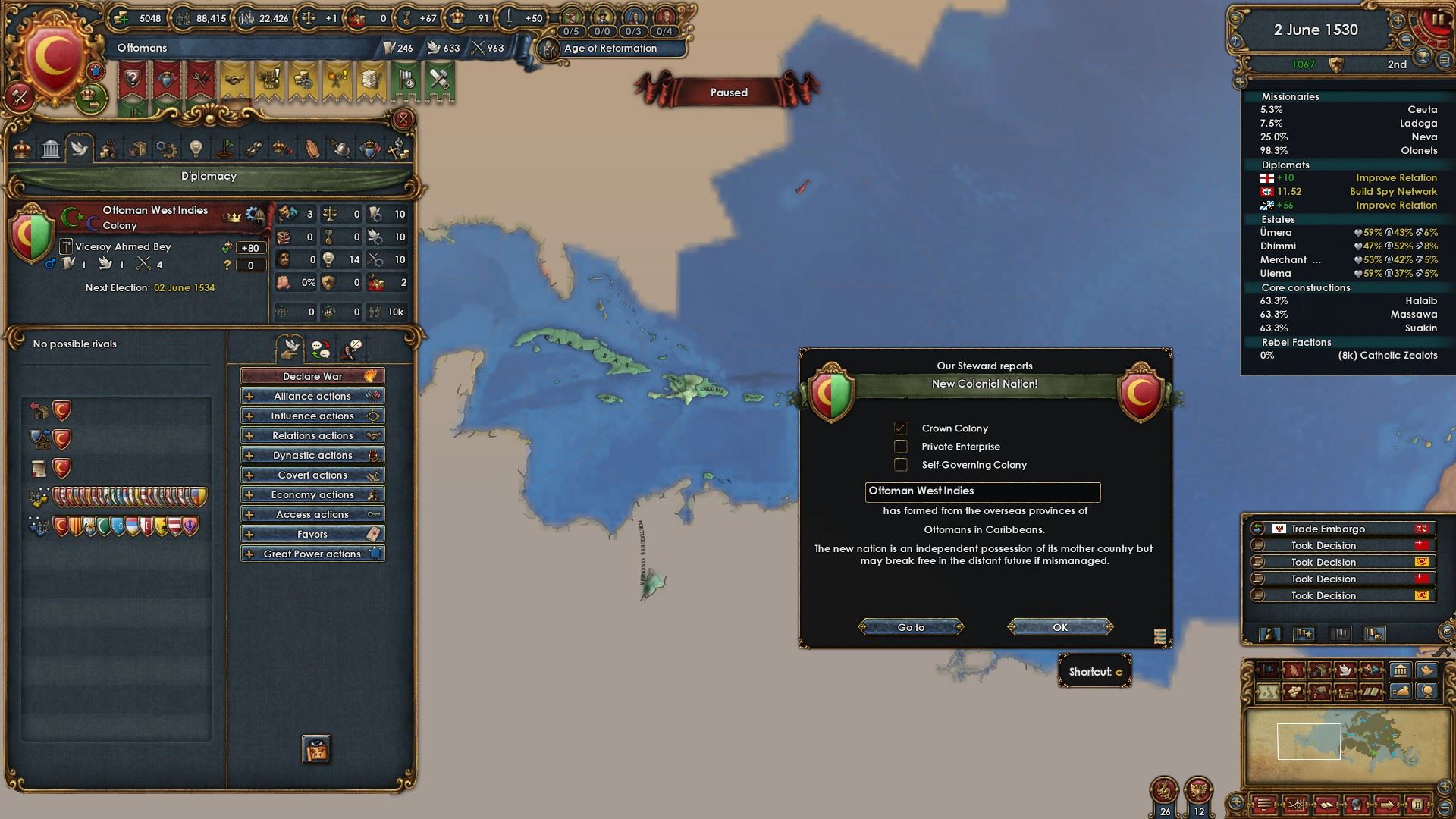The height and width of the screenshot is (819, 1456).
Task: Open Relations actions list
Action: point(312,435)
